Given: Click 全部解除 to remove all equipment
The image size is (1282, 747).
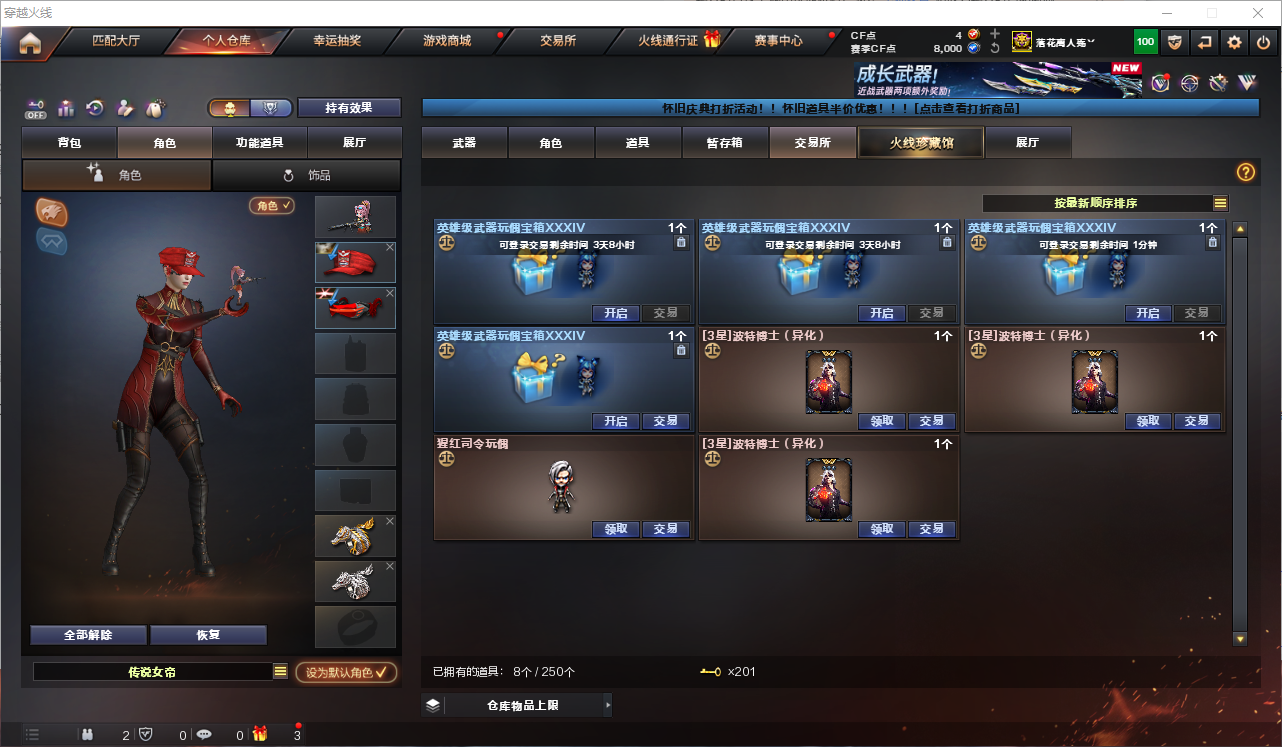Looking at the screenshot, I should coord(88,634).
